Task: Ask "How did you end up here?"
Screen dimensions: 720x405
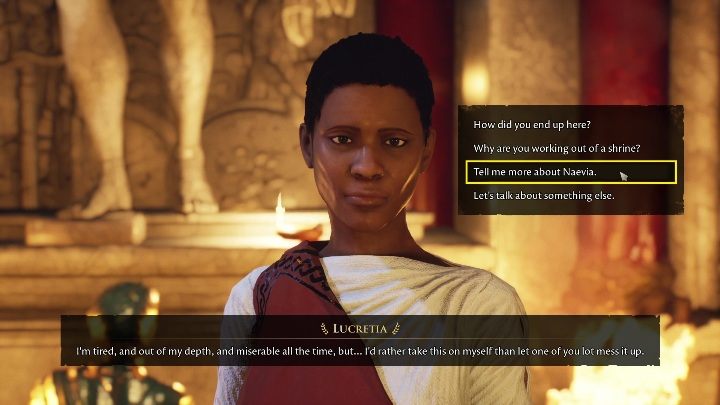Action: coord(531,125)
